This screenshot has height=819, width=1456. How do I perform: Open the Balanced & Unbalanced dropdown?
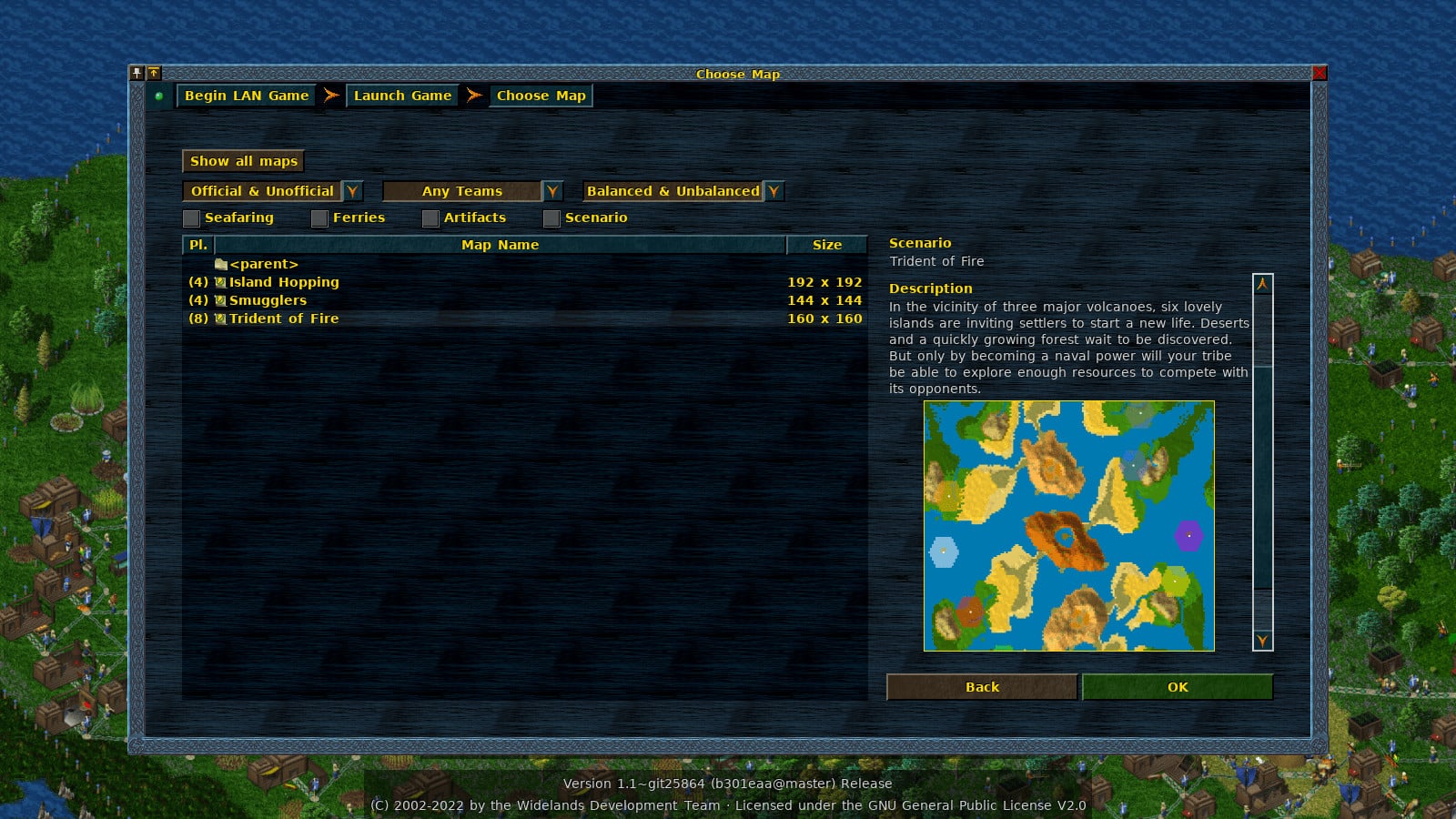click(x=773, y=191)
